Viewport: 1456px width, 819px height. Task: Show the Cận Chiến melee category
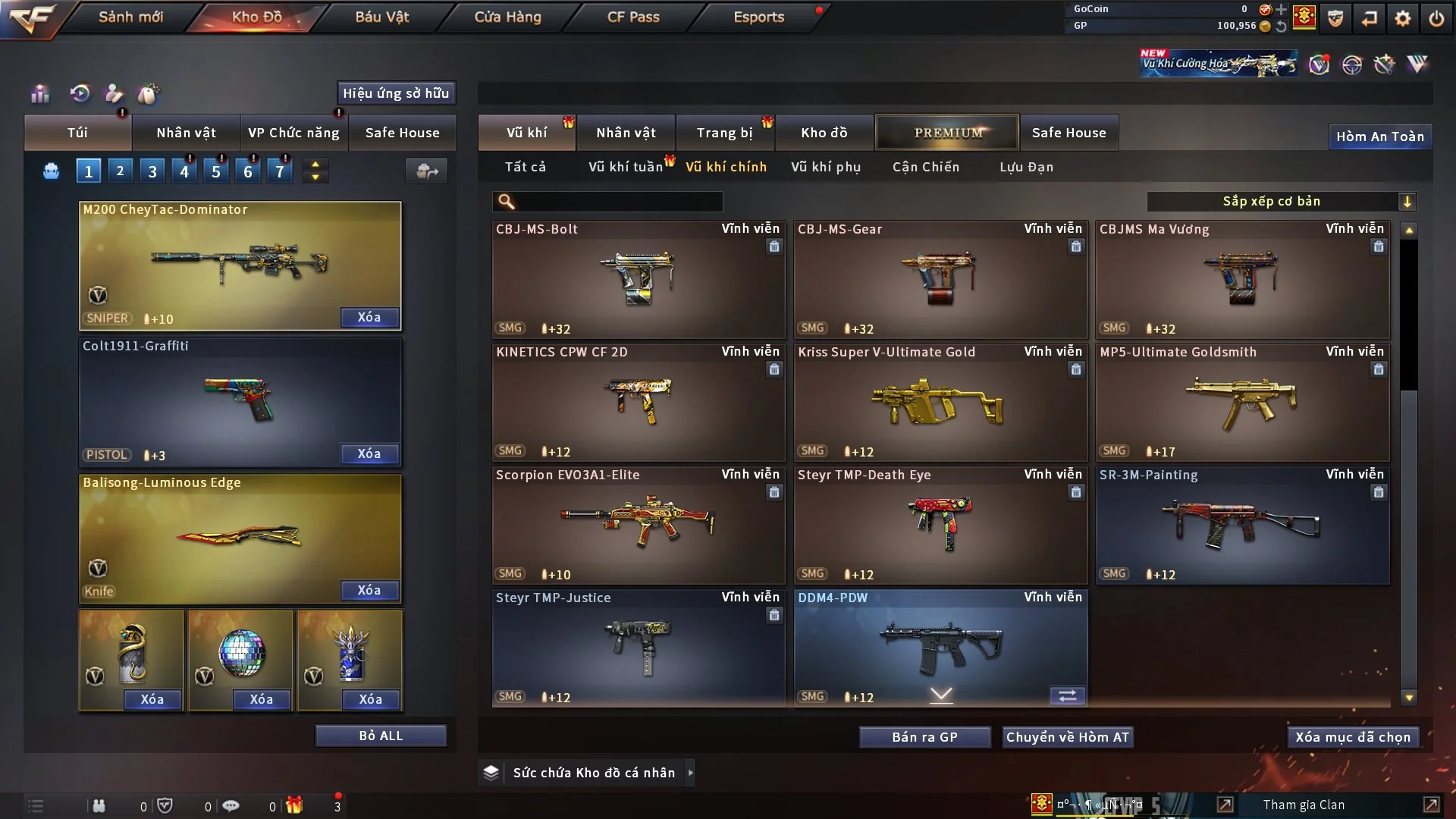click(x=926, y=167)
